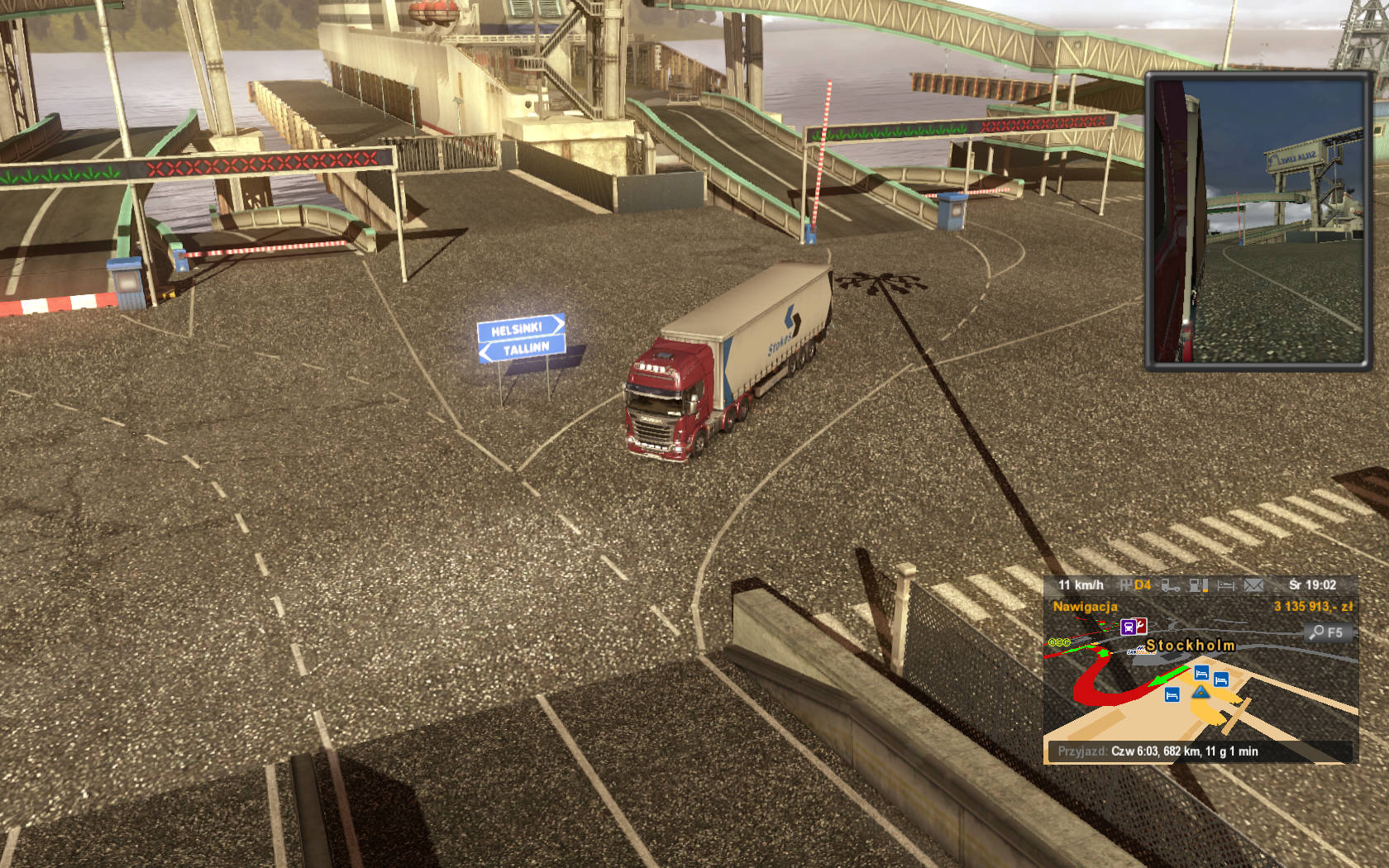Select the purple truck dealer map marker
Image resolution: width=1389 pixels, height=868 pixels.
[1128, 627]
